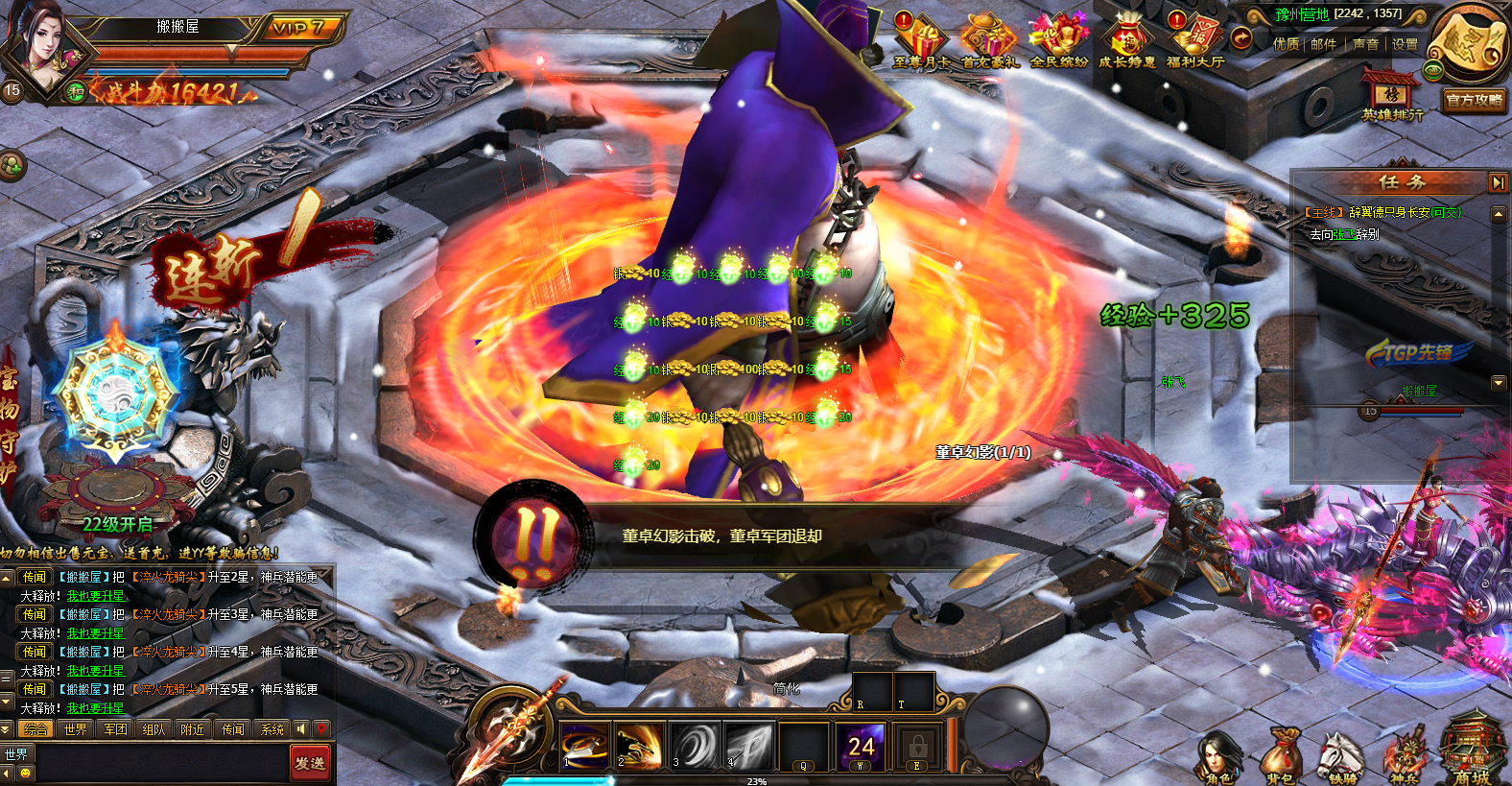Click the chat message input field
Viewport: 1512px width, 786px height.
tap(158, 763)
